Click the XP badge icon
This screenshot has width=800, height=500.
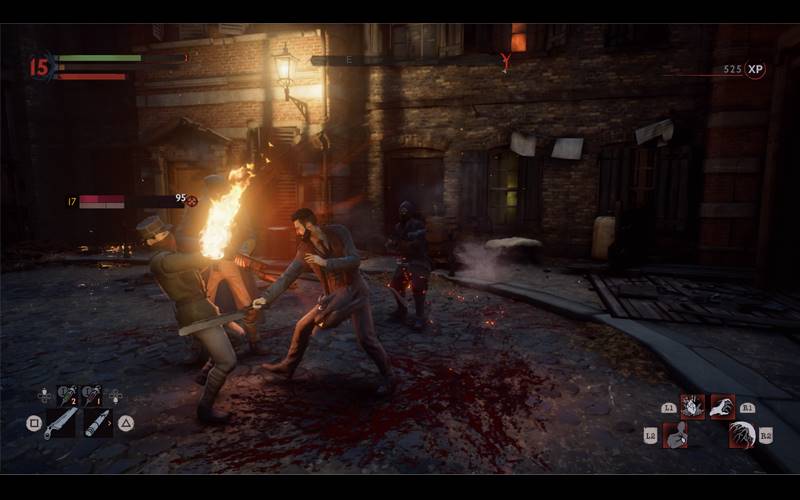[755, 69]
